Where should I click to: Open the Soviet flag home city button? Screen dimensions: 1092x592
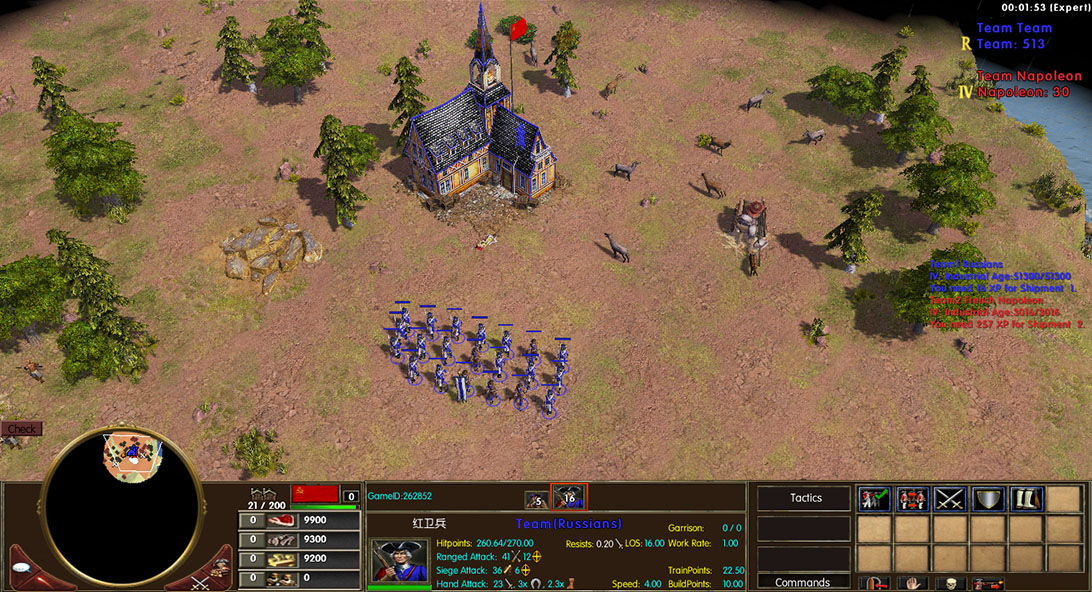point(313,495)
